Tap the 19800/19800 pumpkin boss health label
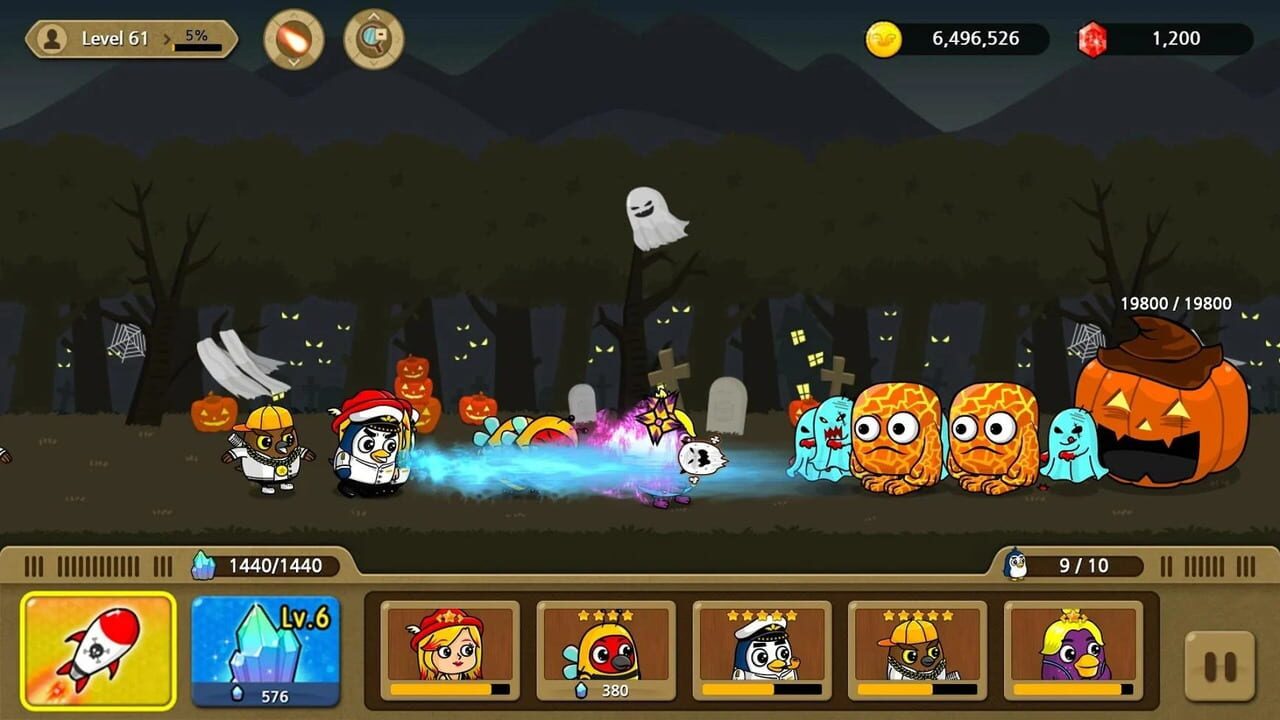This screenshot has width=1280, height=720. coord(1176,304)
